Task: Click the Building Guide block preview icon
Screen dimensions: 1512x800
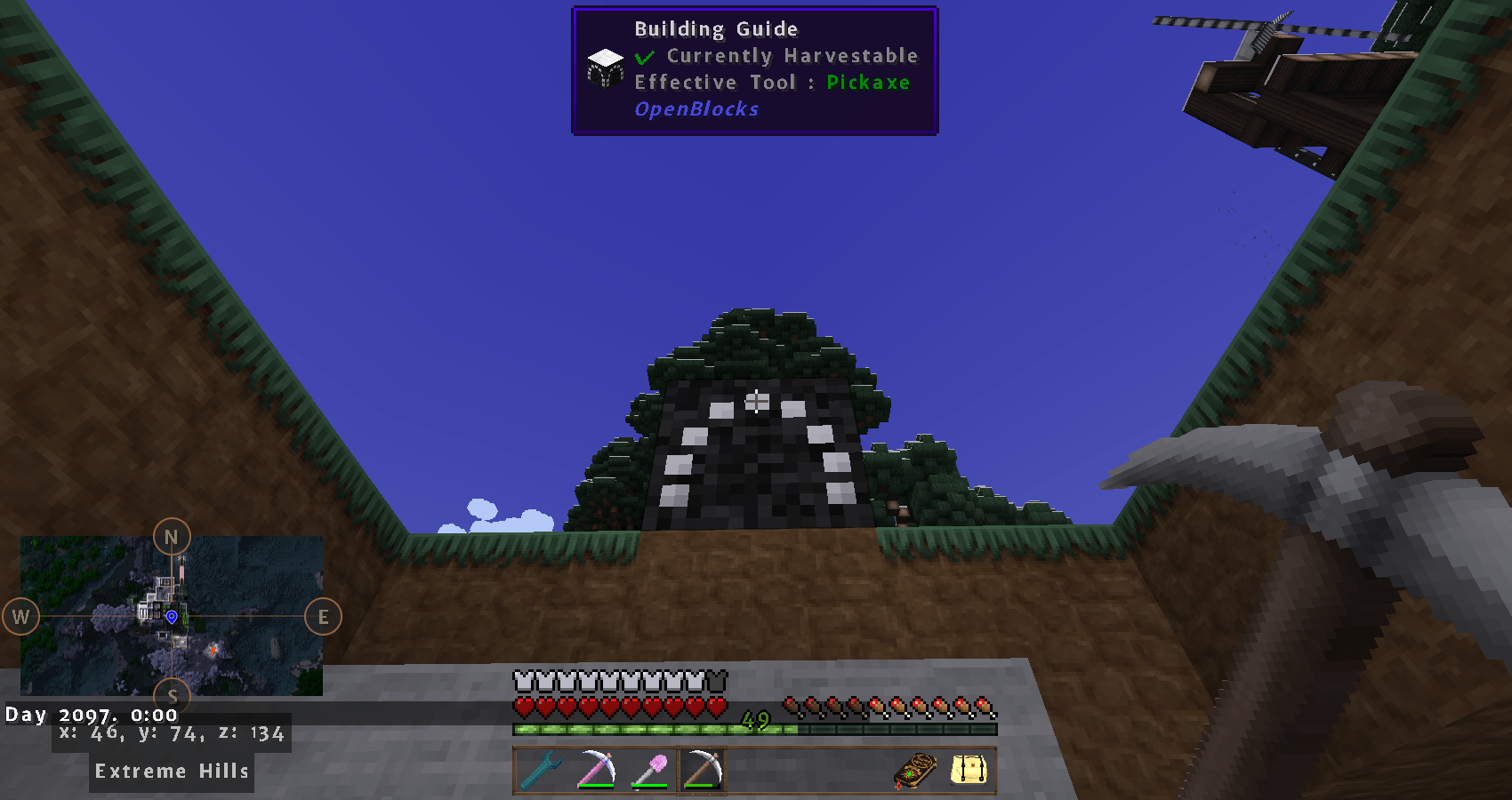Action: (605, 68)
